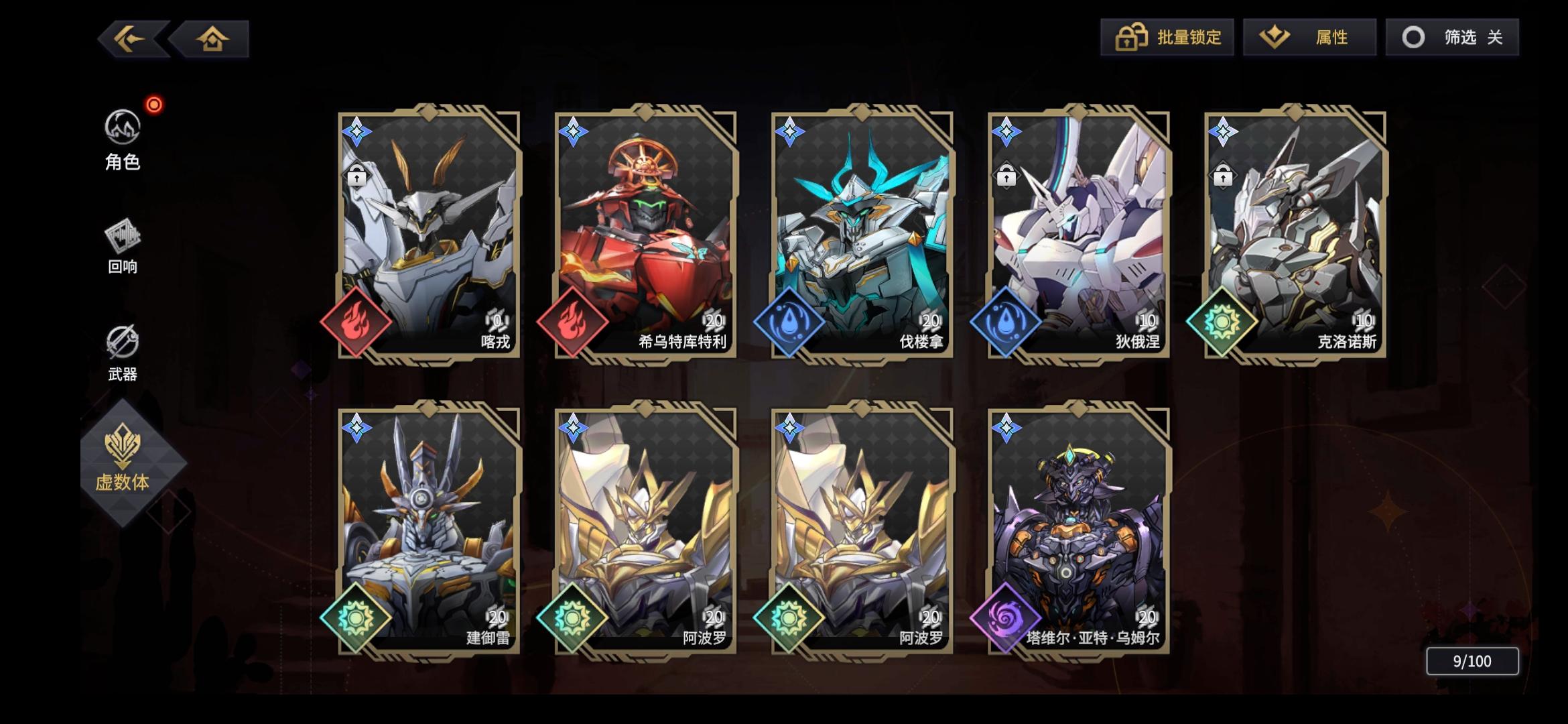The width and height of the screenshot is (1568, 724).
Task: Click the lock icon on 喀戎's card
Action: click(358, 175)
